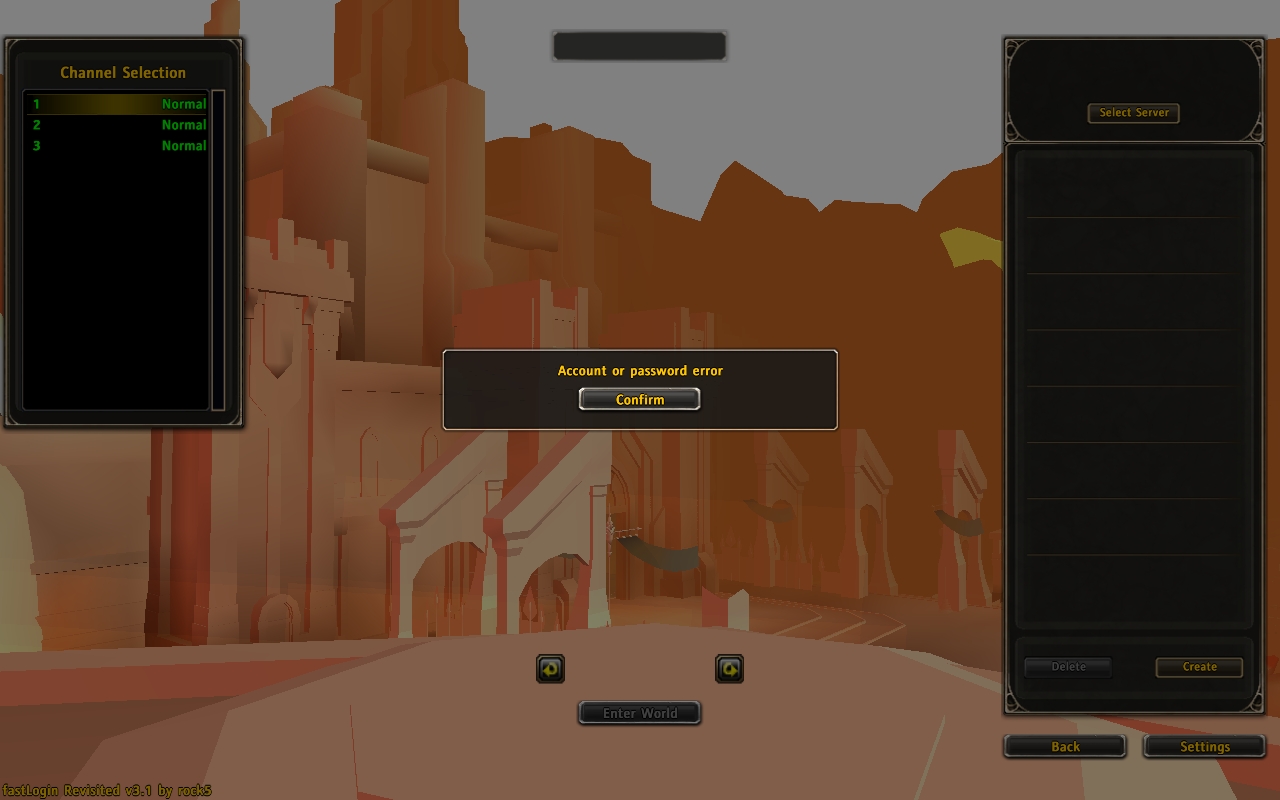Open the Settings menu

[1204, 746]
